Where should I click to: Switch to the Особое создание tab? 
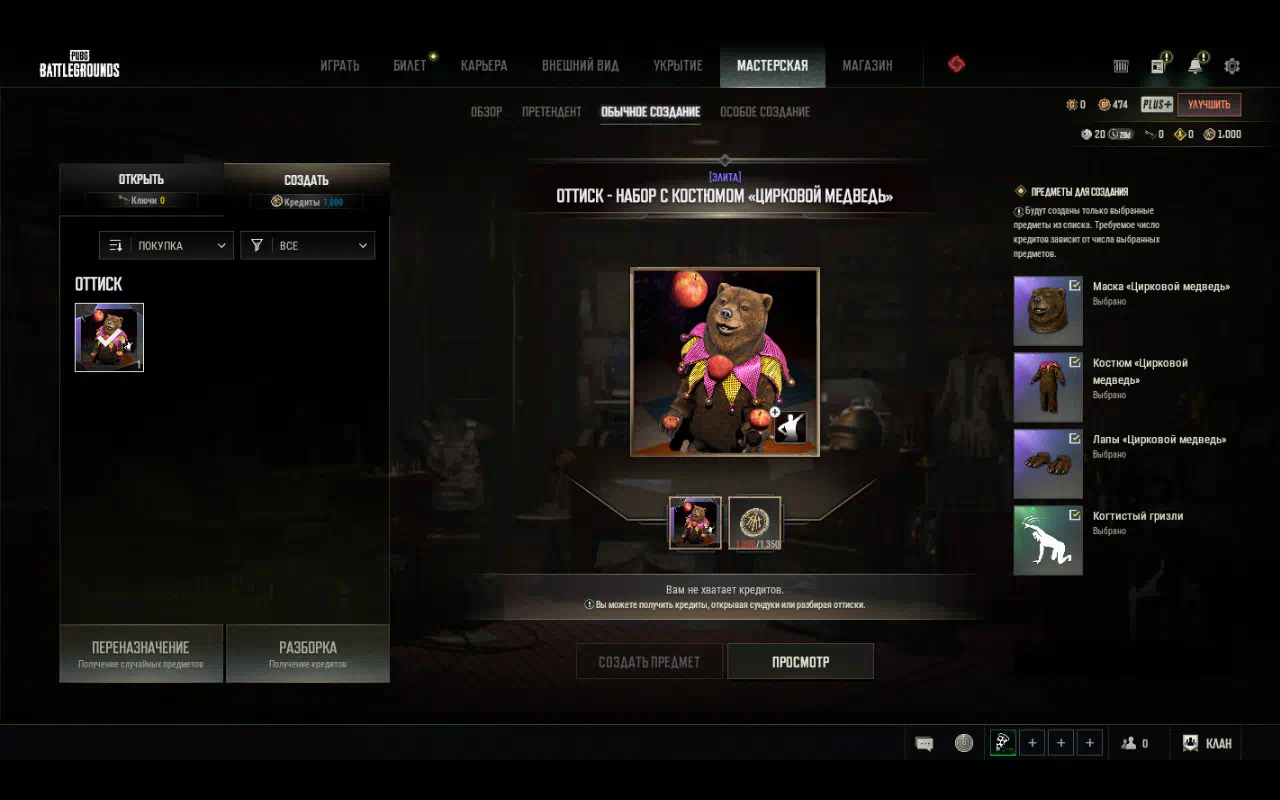click(x=765, y=112)
